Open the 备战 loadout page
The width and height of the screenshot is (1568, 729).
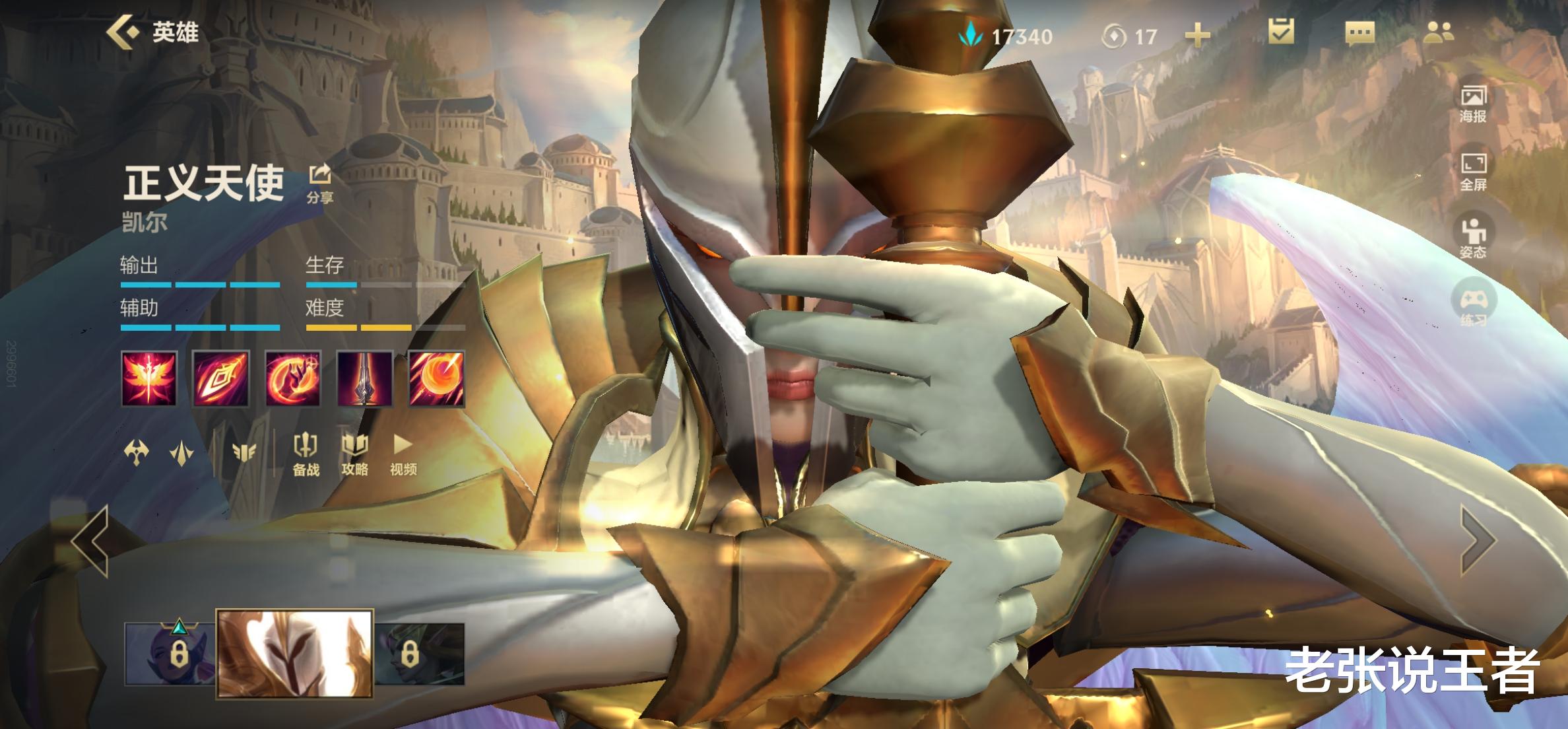pyautogui.click(x=306, y=454)
